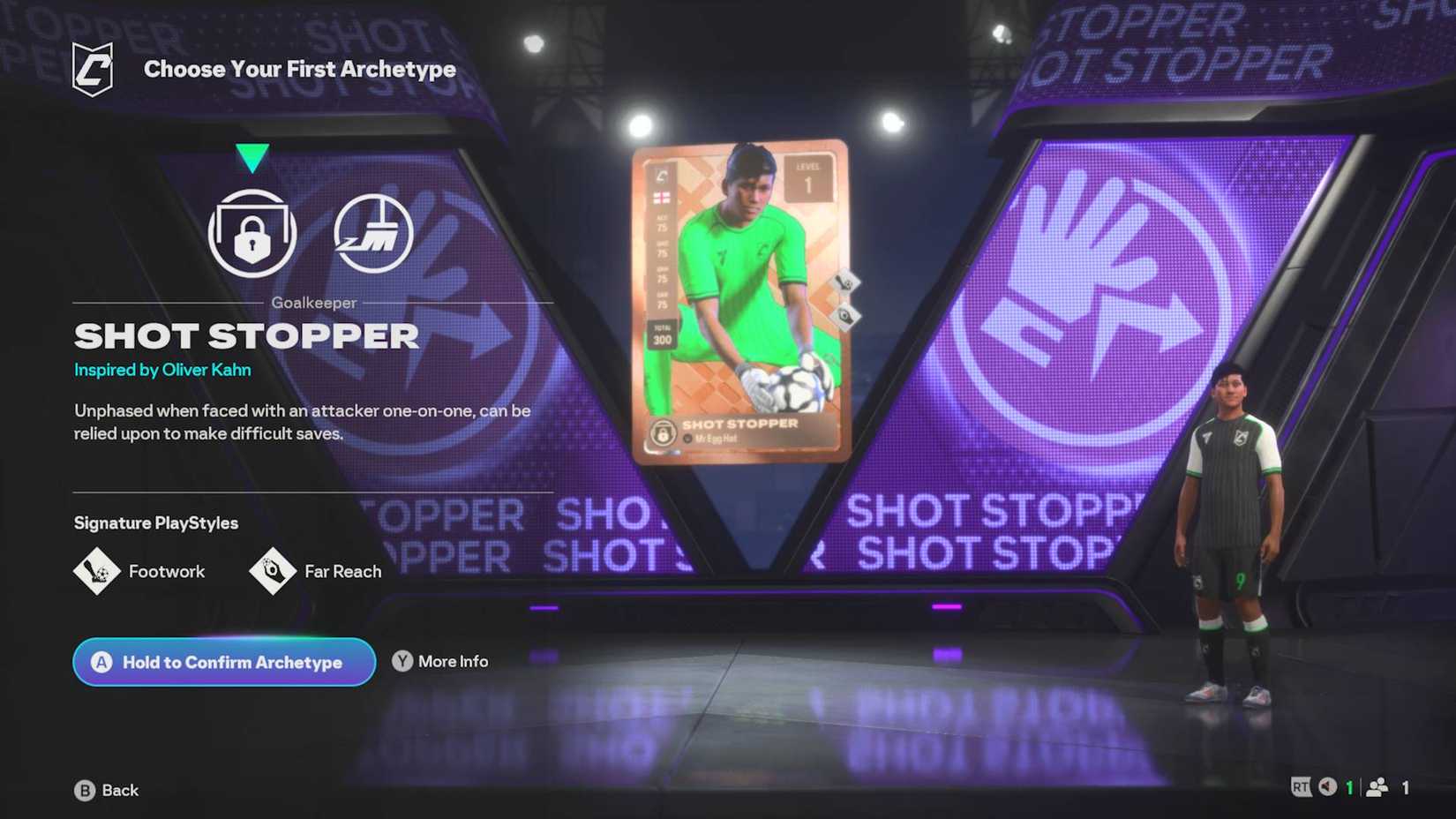This screenshot has width=1456, height=819.
Task: Click the green connection strength indicator
Action: click(1348, 785)
